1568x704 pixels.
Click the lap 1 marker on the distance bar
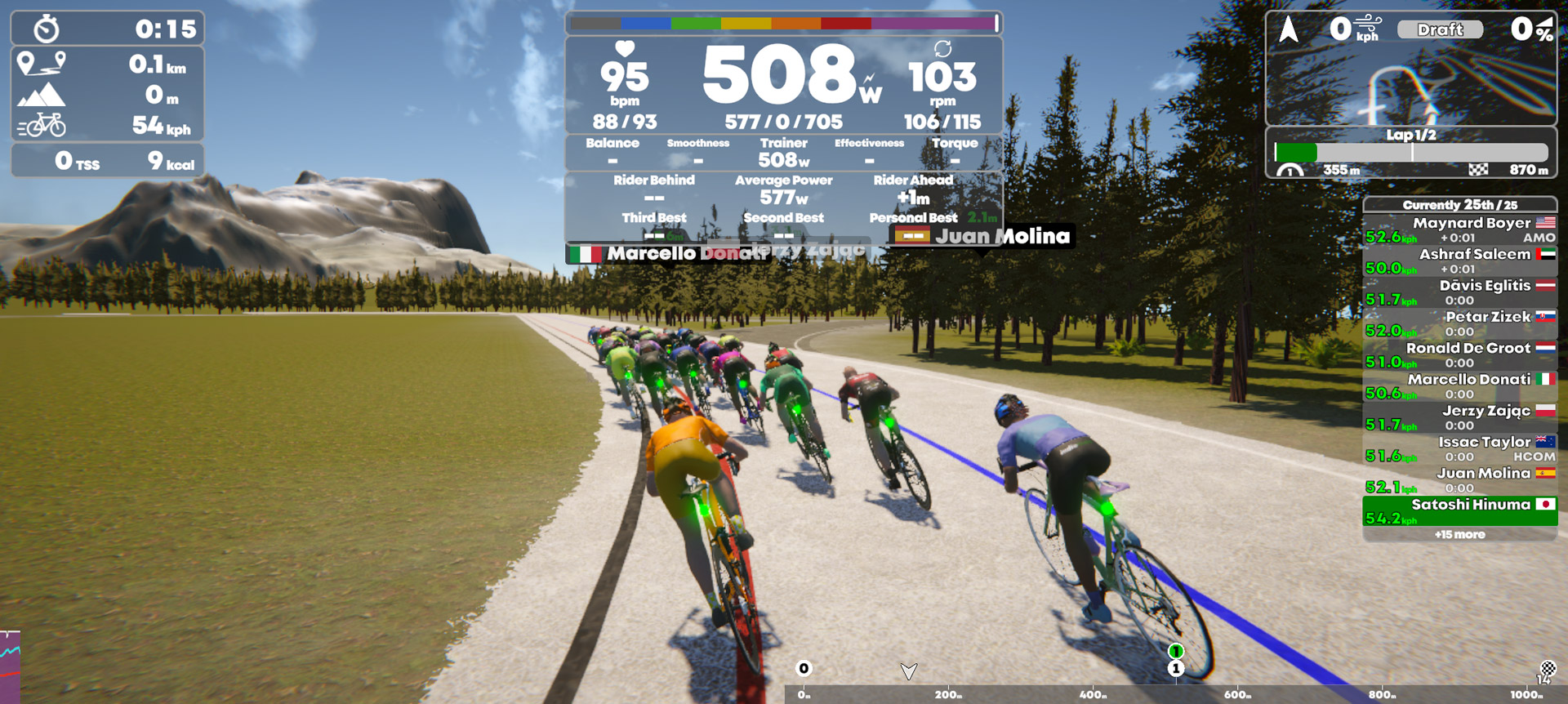1176,668
